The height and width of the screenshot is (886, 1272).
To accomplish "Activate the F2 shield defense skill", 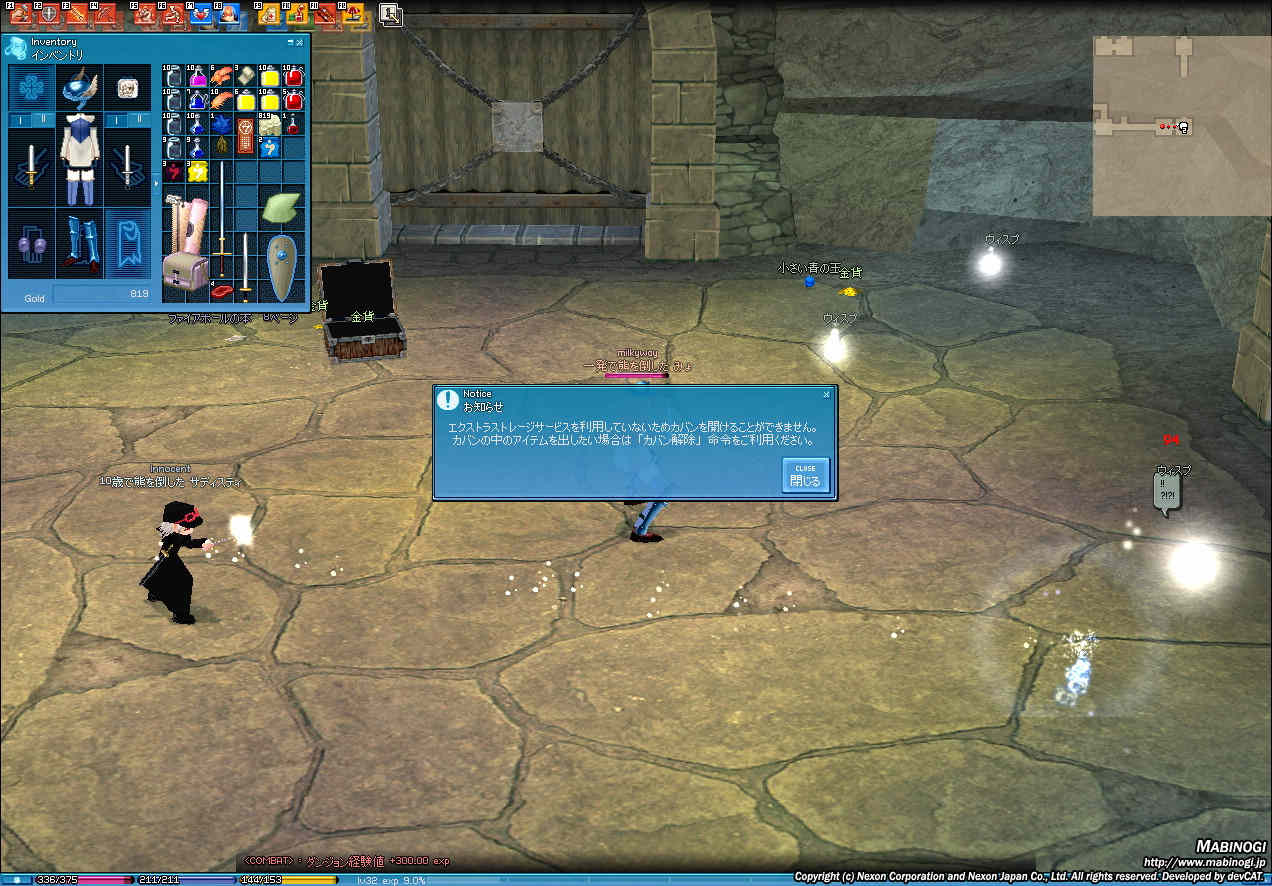I will tap(47, 14).
